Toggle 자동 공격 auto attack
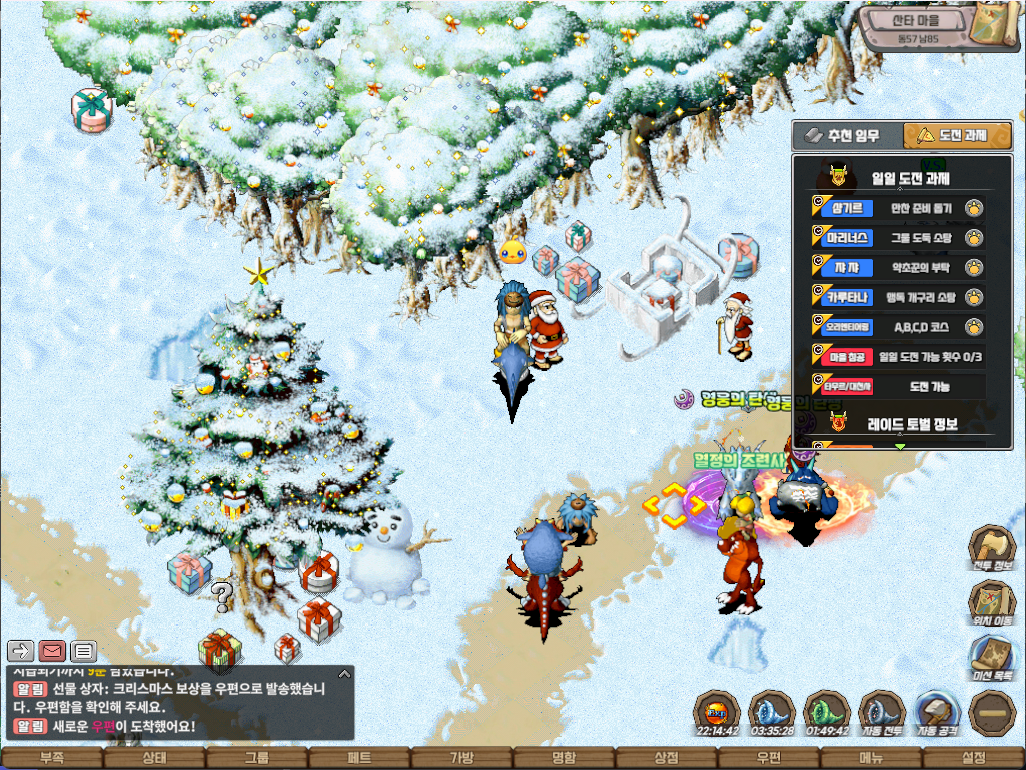1026x770 pixels. [x=938, y=714]
